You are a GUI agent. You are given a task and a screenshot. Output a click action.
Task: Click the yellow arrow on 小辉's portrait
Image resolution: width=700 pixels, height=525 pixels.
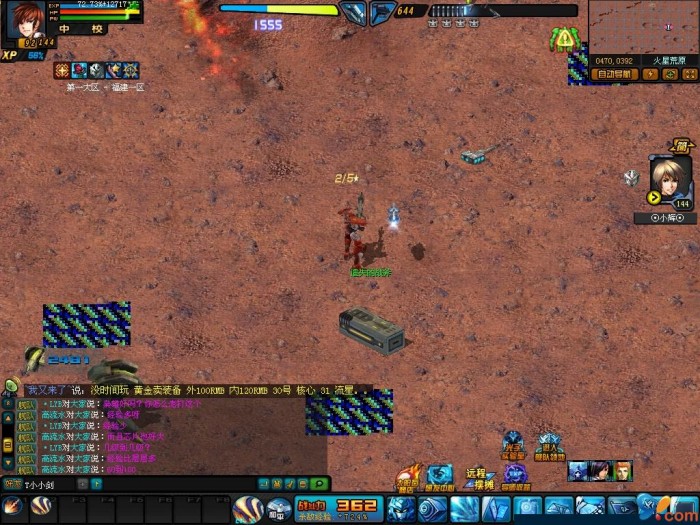(655, 198)
